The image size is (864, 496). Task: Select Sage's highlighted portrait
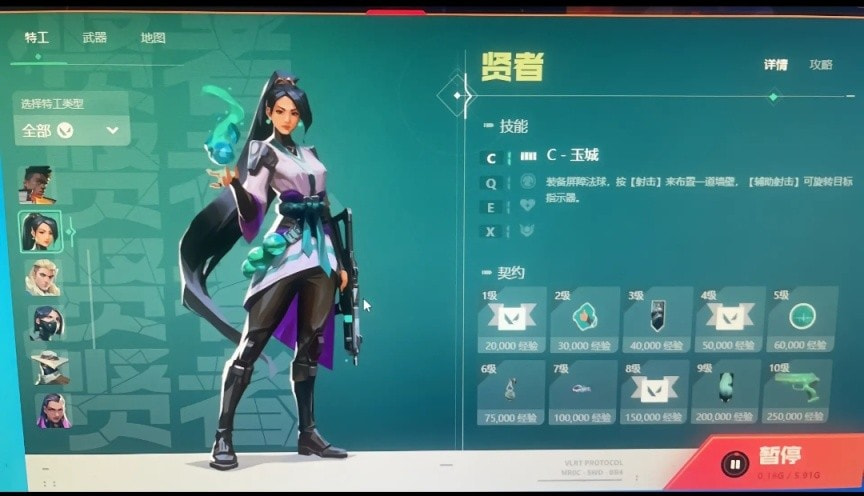[41, 232]
